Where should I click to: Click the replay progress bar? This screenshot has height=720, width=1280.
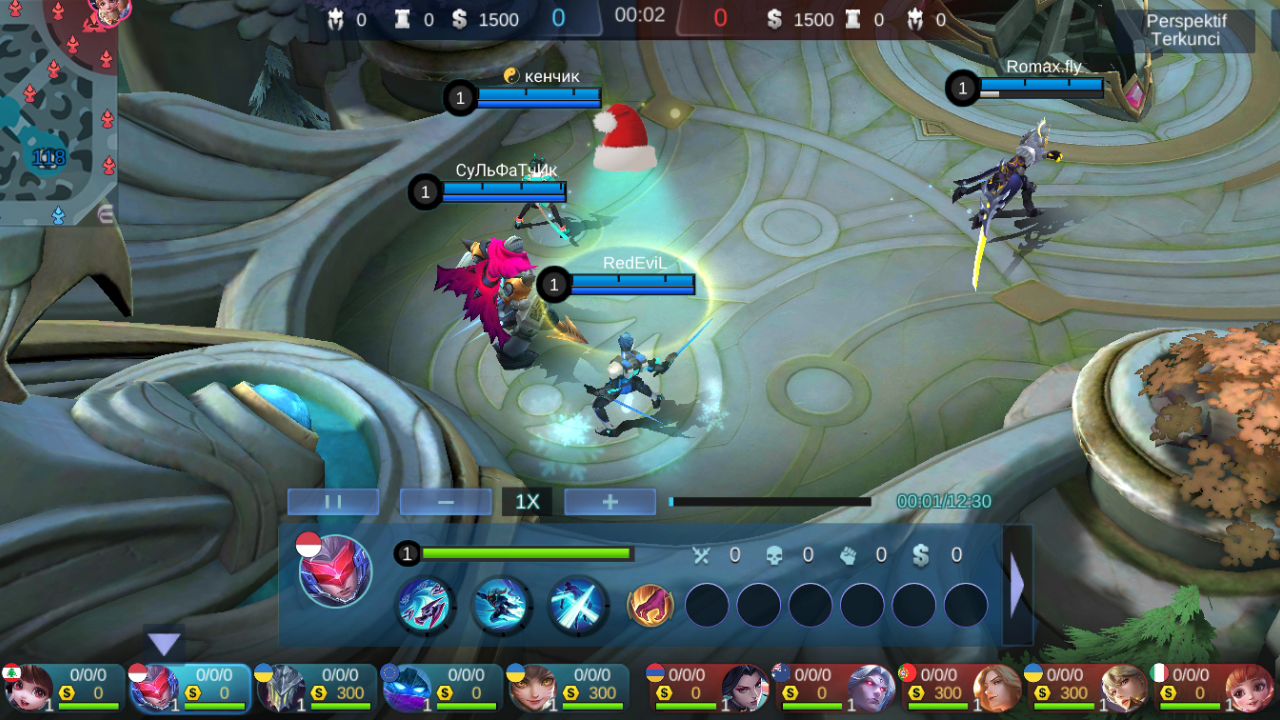coord(770,502)
